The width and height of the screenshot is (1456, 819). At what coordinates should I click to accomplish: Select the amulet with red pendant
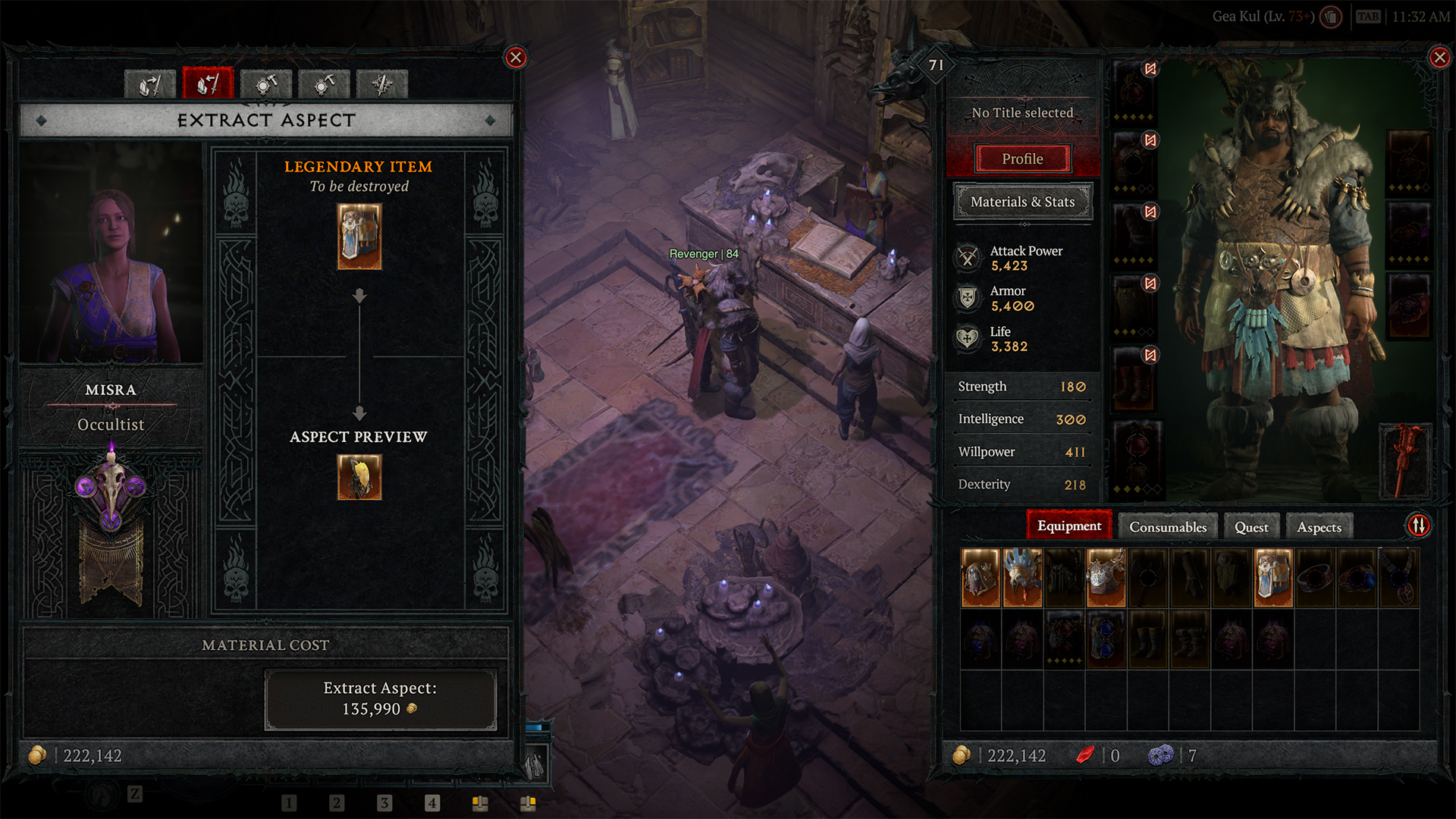coord(1398,578)
